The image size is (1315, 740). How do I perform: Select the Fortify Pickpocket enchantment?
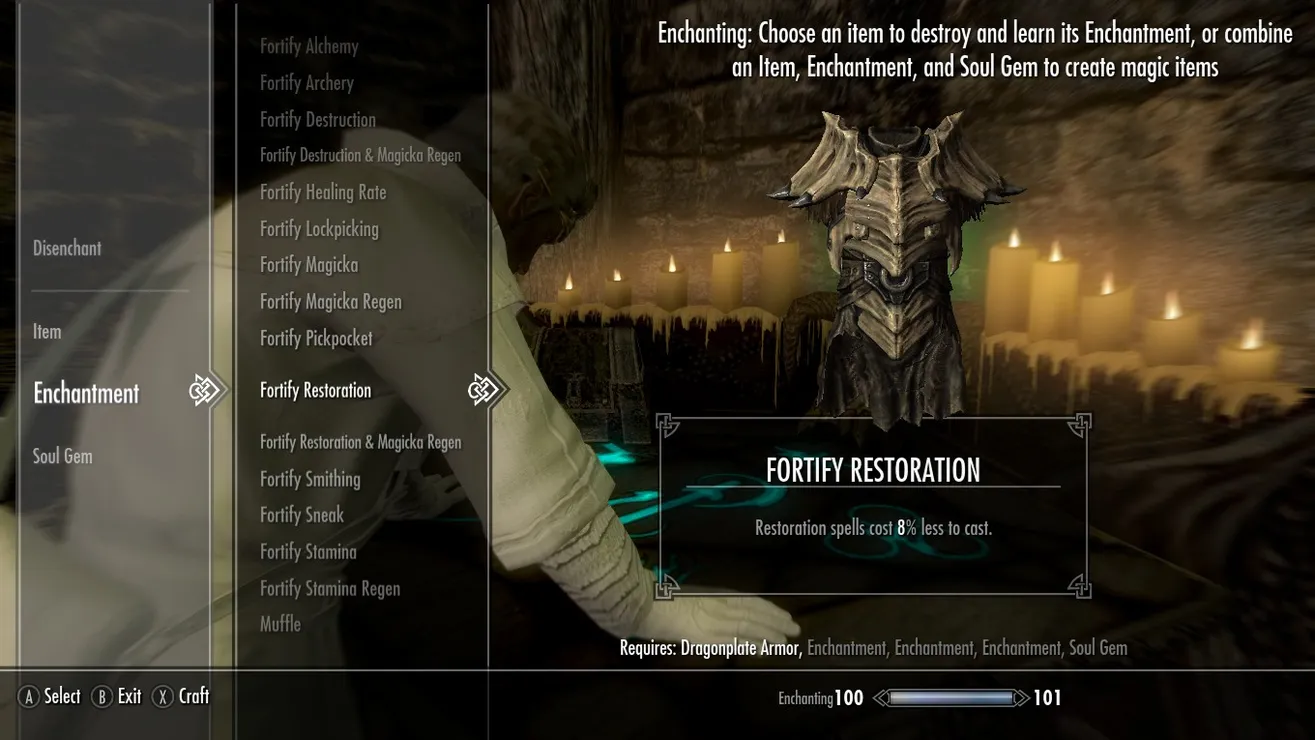pyautogui.click(x=316, y=339)
